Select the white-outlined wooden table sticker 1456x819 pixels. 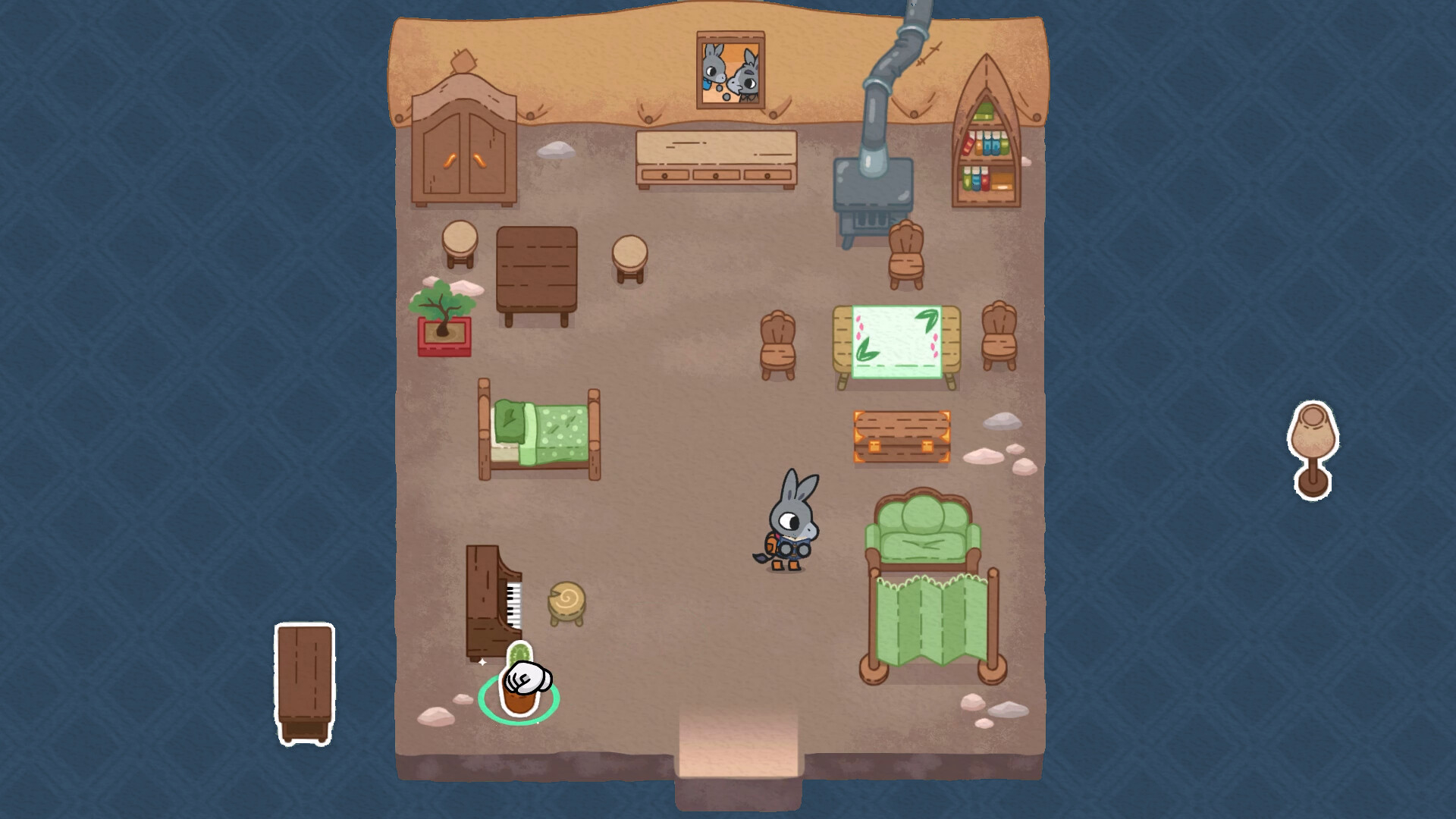(x=304, y=683)
